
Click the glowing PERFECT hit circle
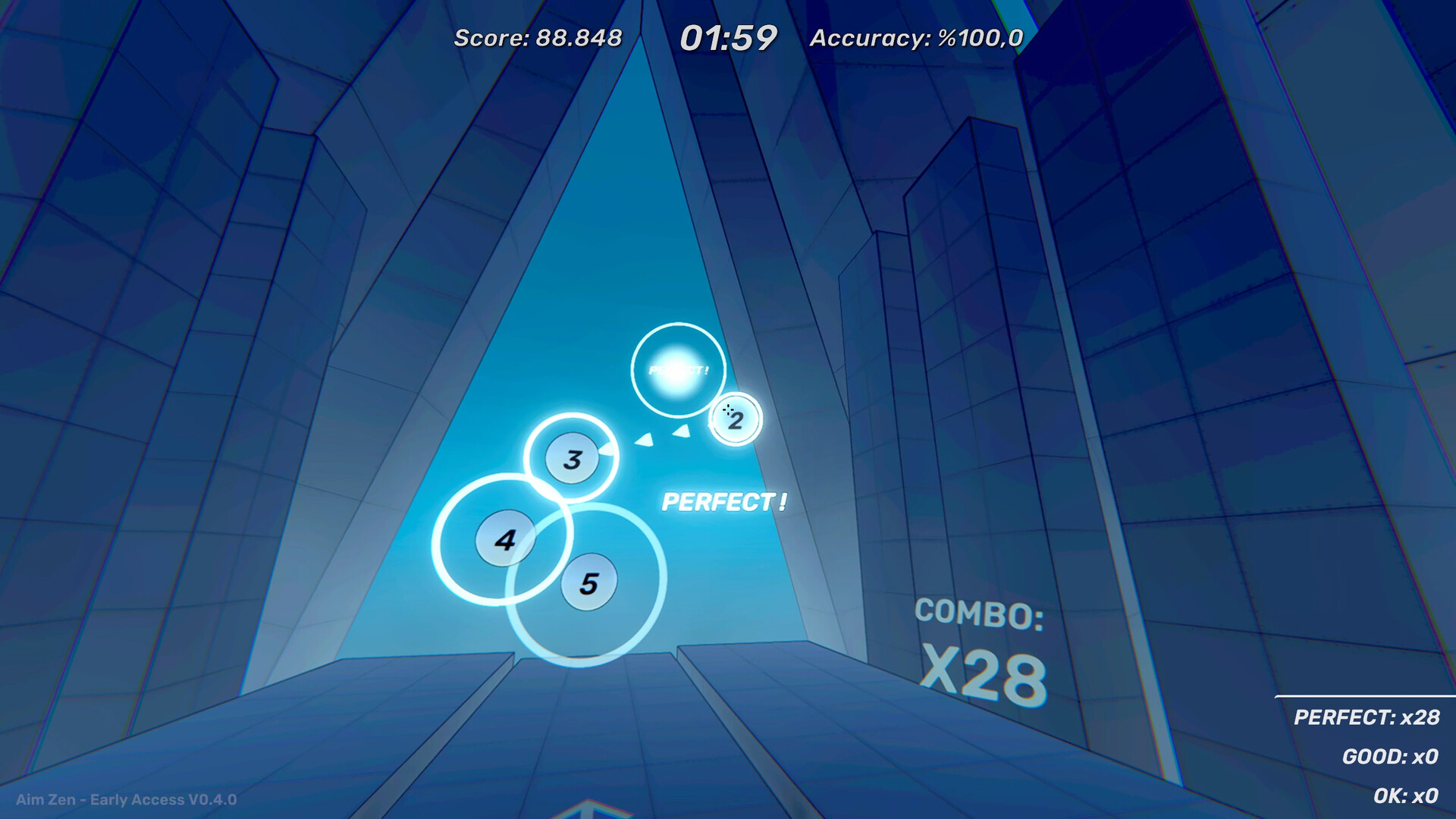pos(679,369)
